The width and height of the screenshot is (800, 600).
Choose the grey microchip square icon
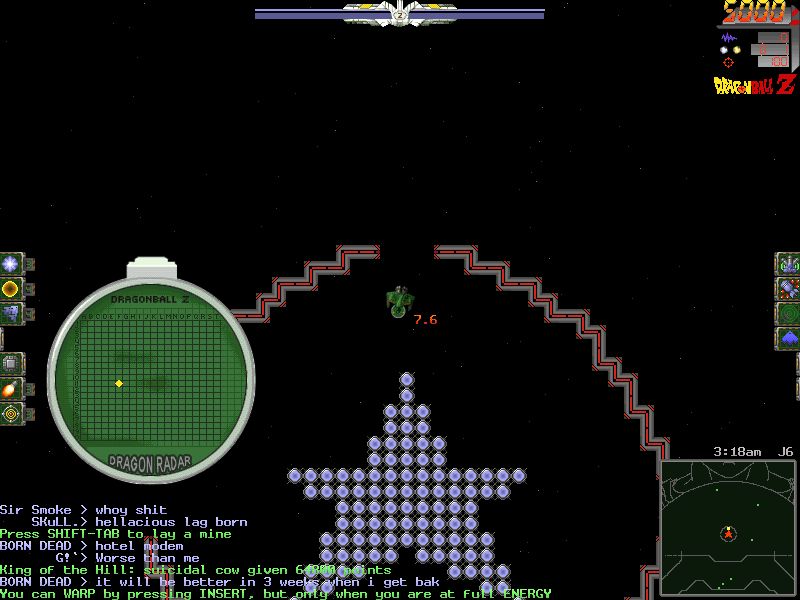[11, 363]
